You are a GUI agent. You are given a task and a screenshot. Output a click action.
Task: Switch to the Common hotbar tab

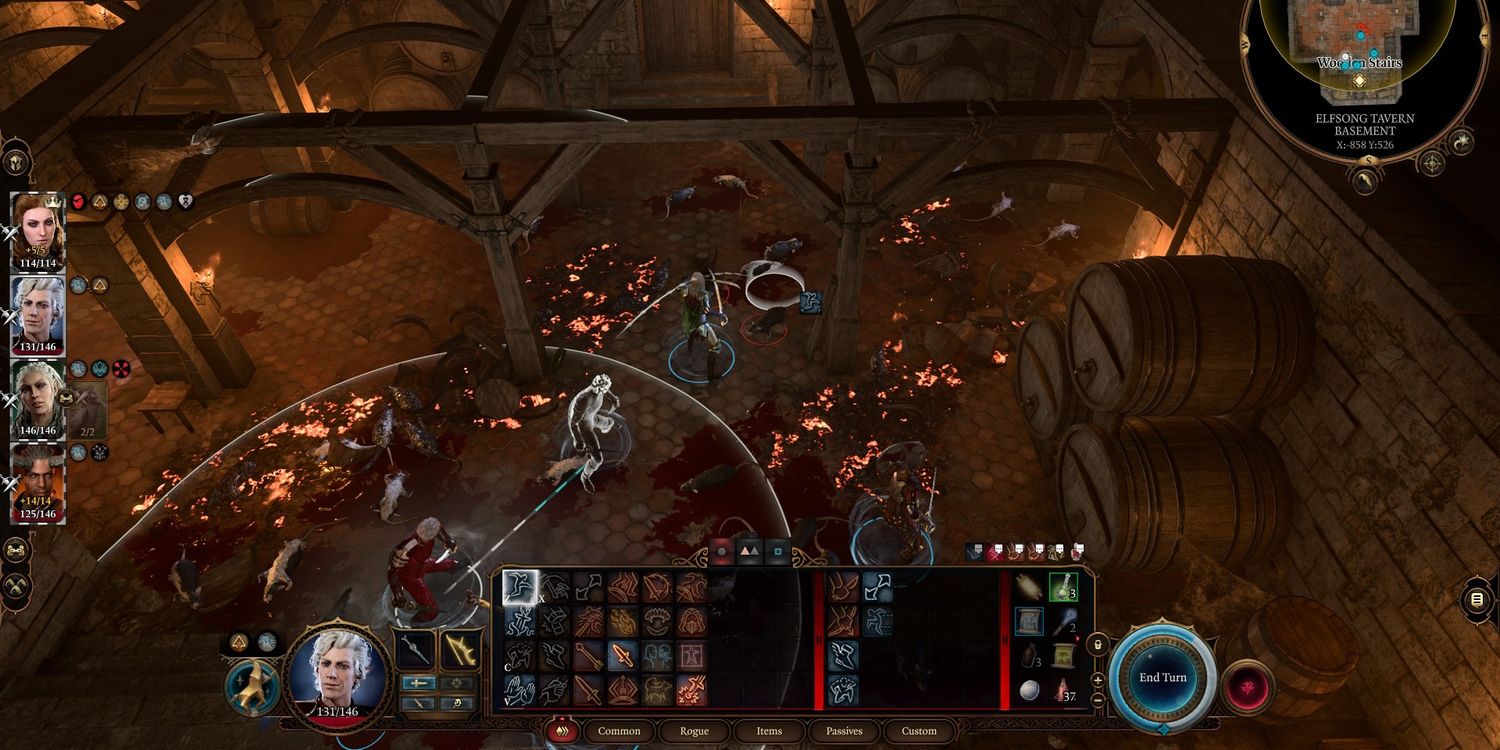coord(619,731)
